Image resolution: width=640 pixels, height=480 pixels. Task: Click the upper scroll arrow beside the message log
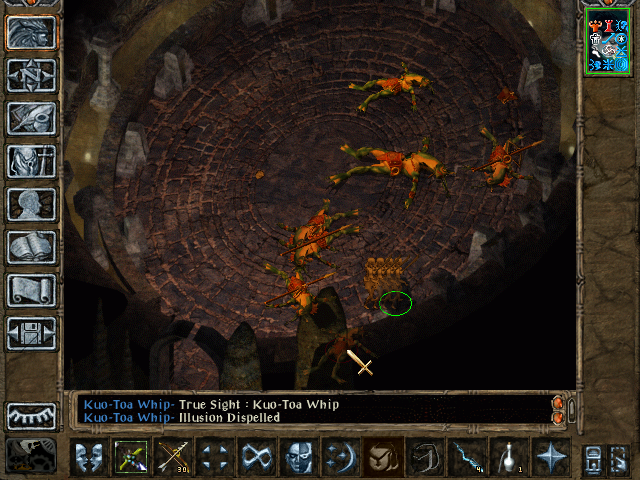[x=558, y=403]
